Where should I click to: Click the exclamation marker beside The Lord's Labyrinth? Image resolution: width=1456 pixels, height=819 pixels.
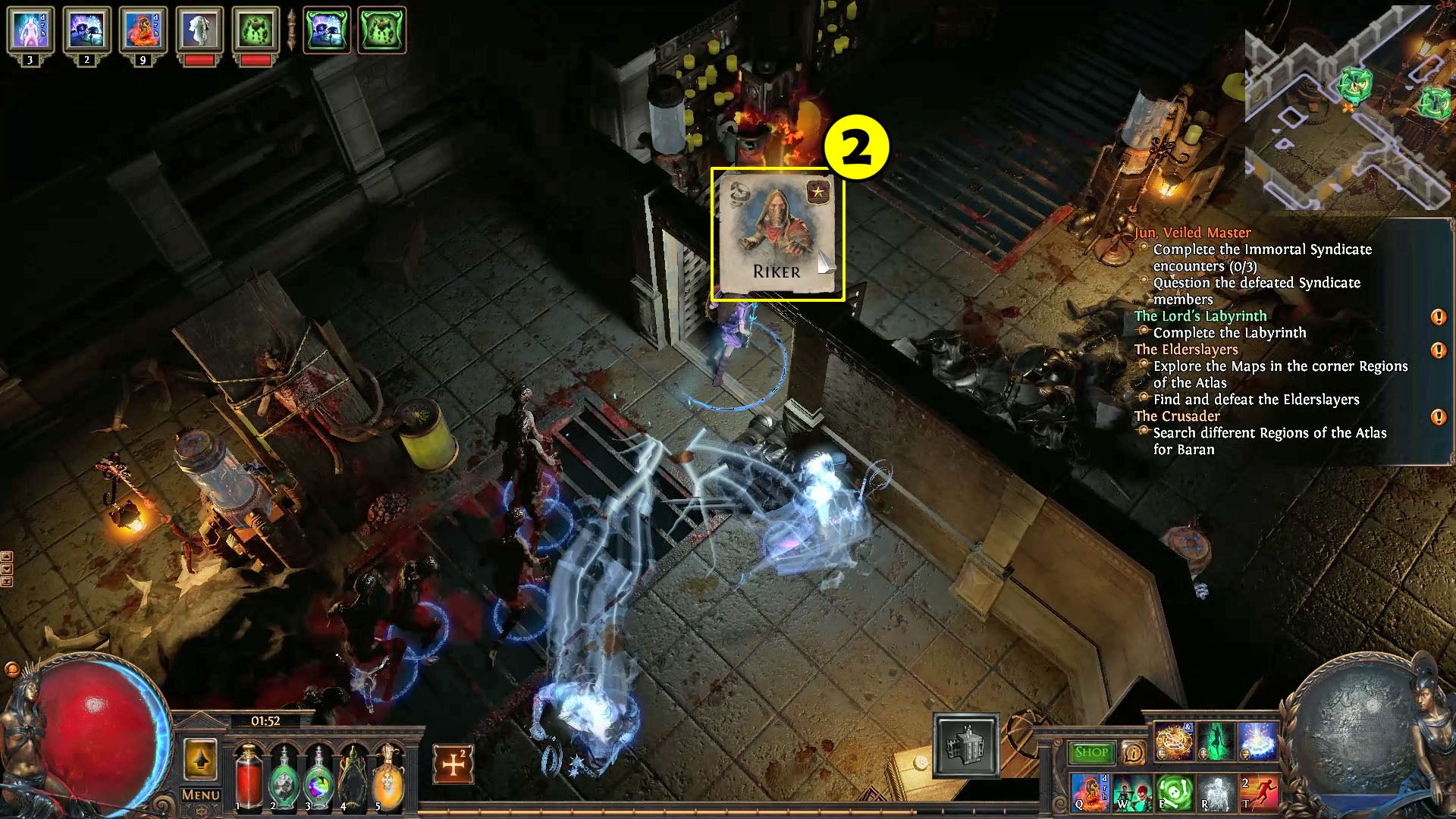(x=1439, y=316)
